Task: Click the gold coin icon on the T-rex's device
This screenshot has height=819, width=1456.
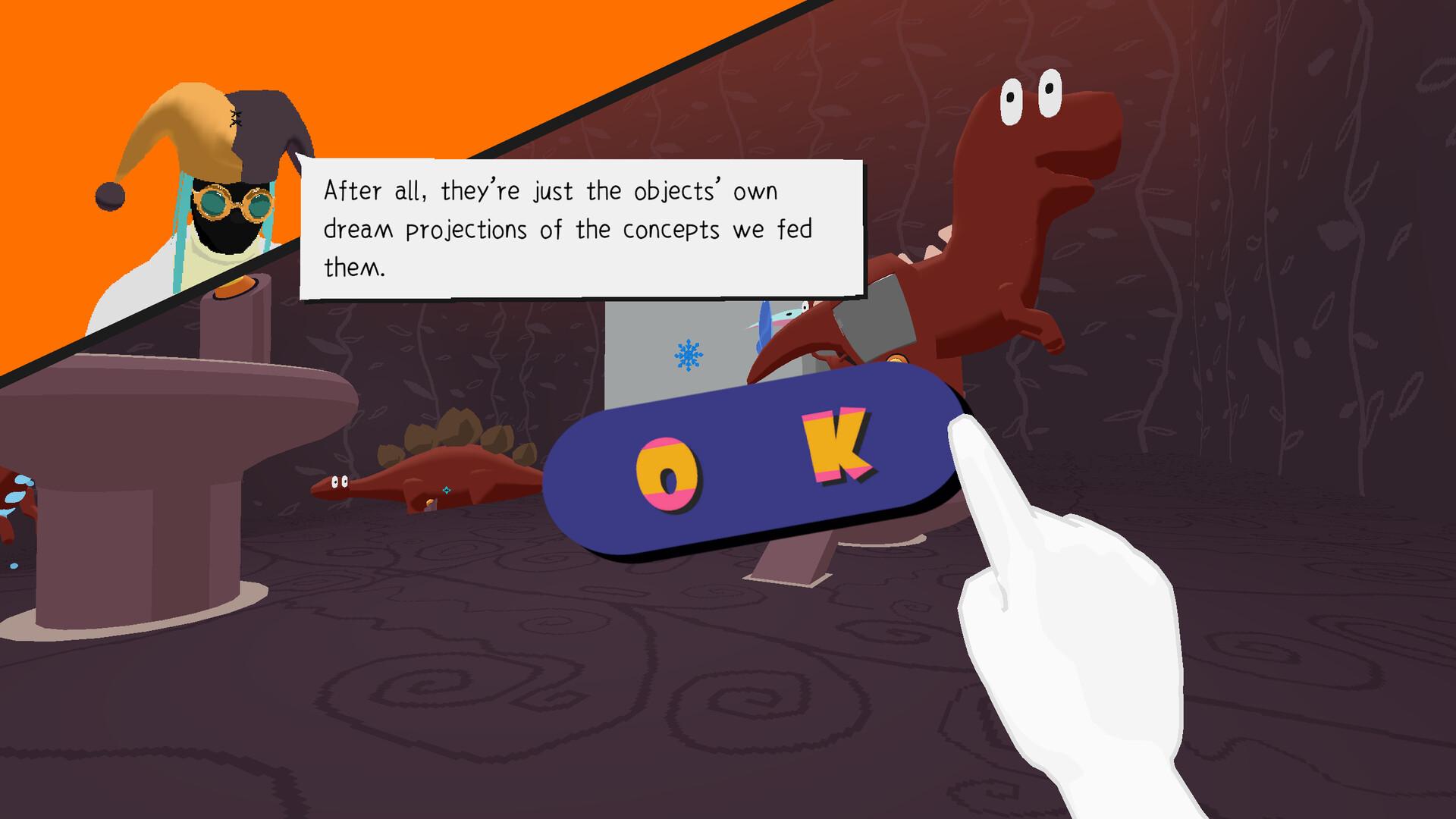Action: tap(898, 359)
